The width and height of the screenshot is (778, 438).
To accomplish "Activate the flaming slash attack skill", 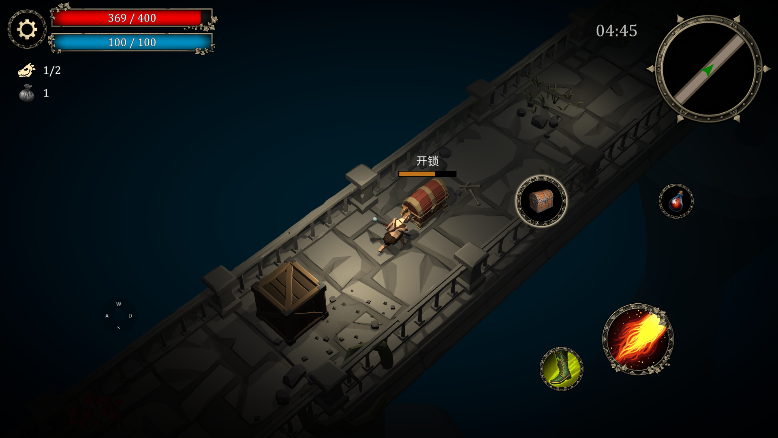I will [x=637, y=339].
